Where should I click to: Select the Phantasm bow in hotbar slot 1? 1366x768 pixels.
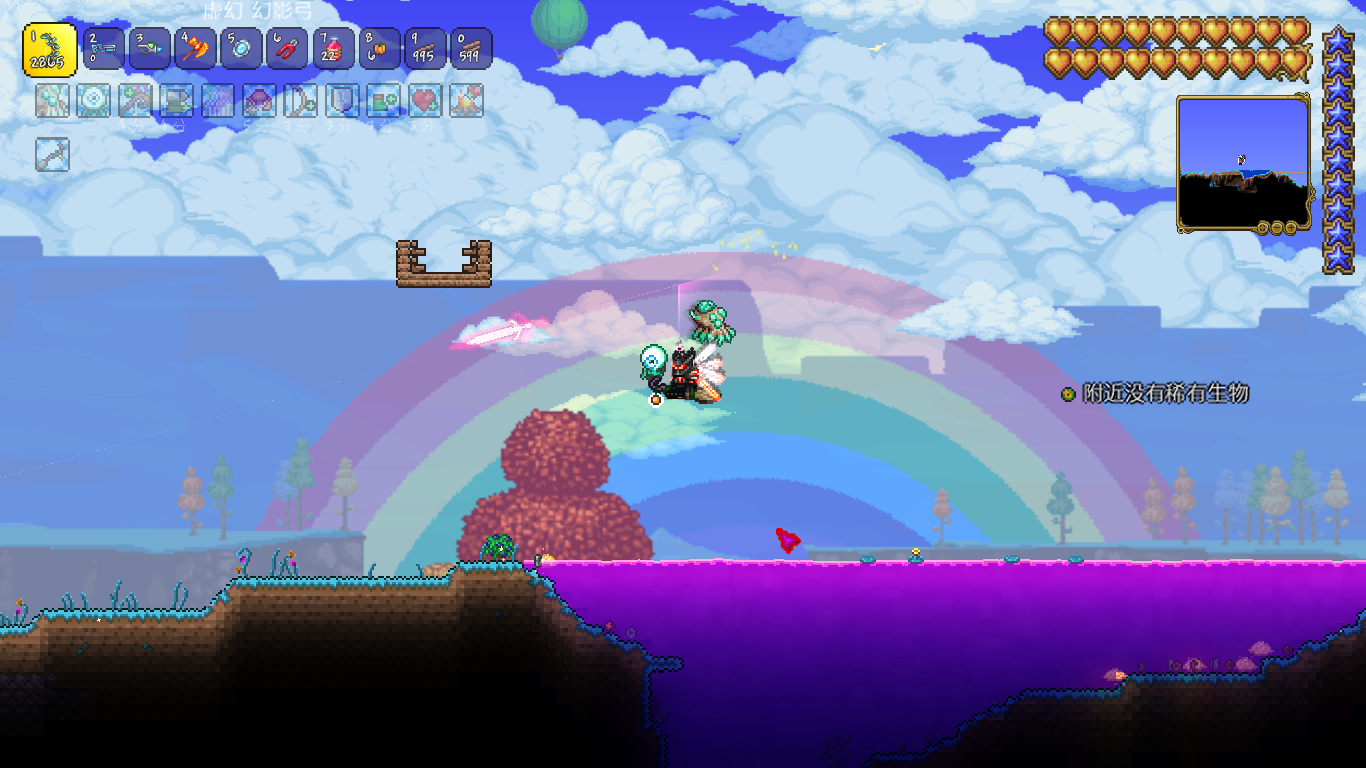[50, 49]
